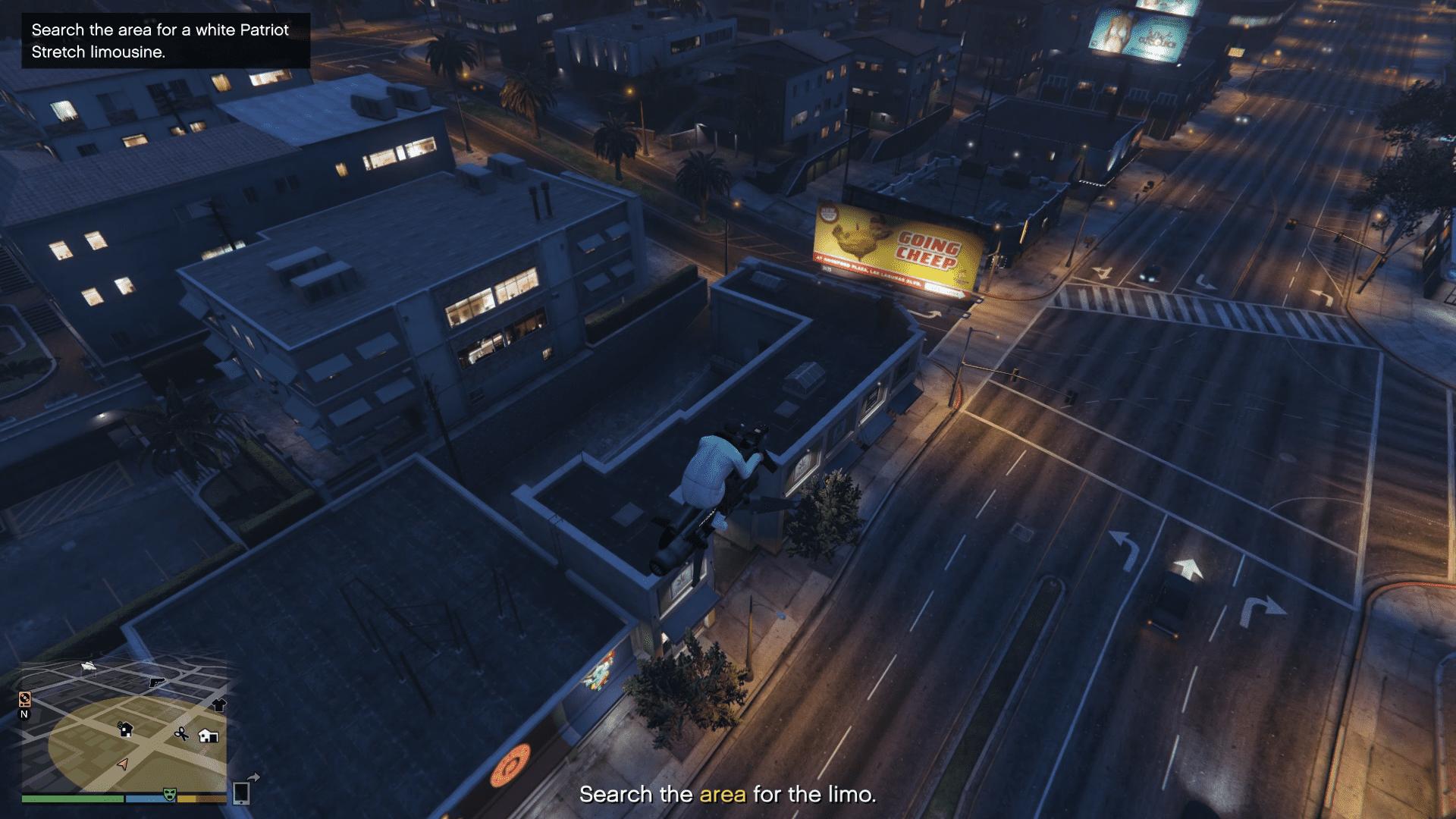
Task: Click the green mask icon above status bars
Action: tap(169, 793)
